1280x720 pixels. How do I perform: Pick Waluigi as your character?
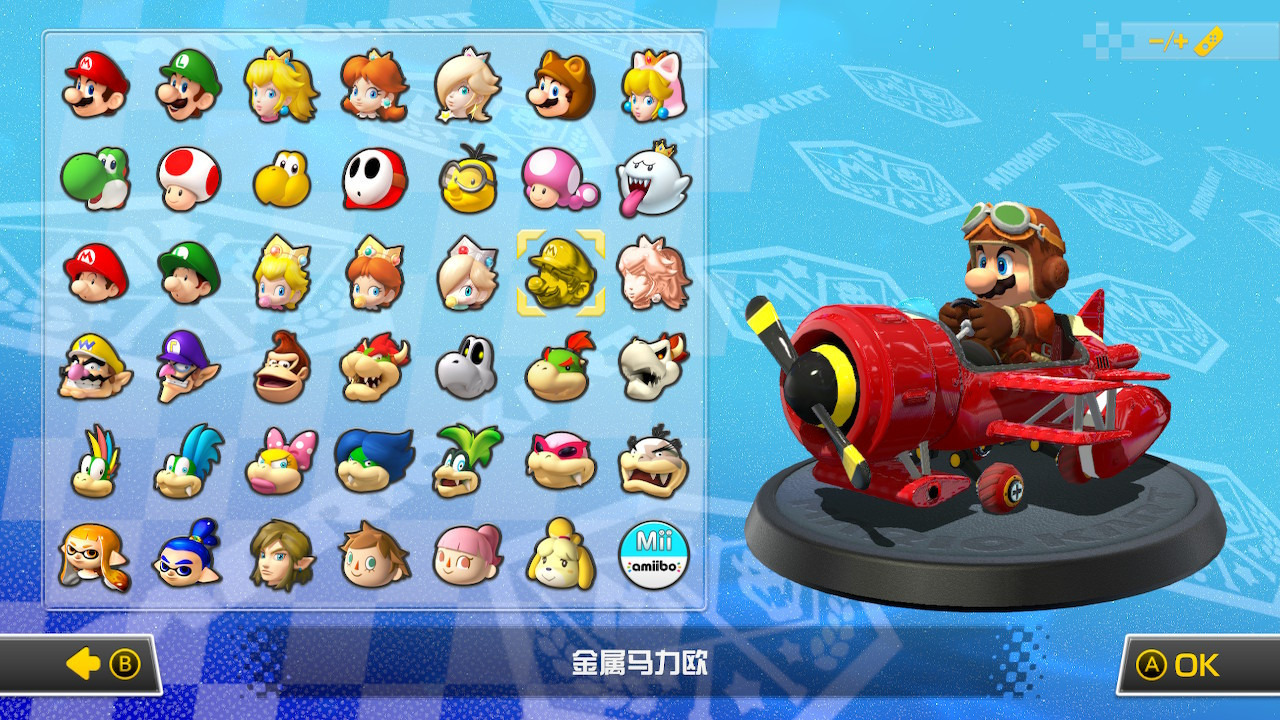pos(188,367)
